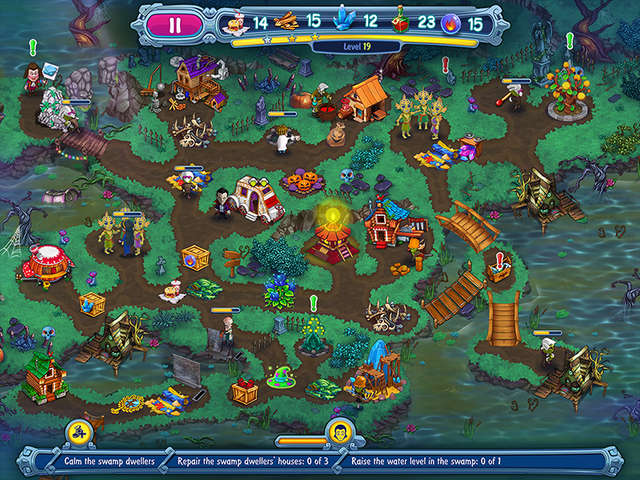Activate the running worker speed bonus
Viewport: 640px width, 480px height.
click(78, 433)
